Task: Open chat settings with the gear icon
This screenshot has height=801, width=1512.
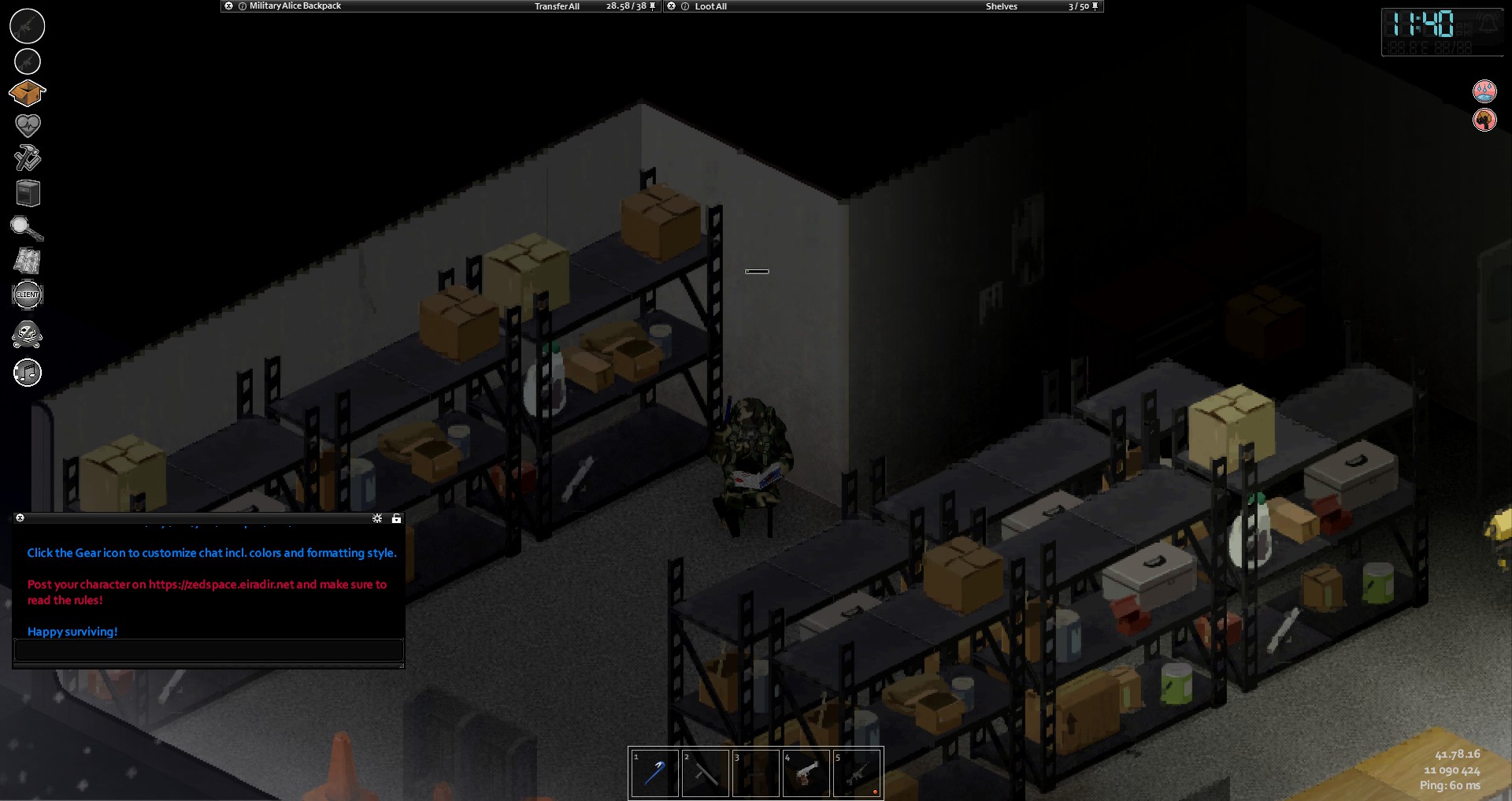Action: click(x=377, y=518)
